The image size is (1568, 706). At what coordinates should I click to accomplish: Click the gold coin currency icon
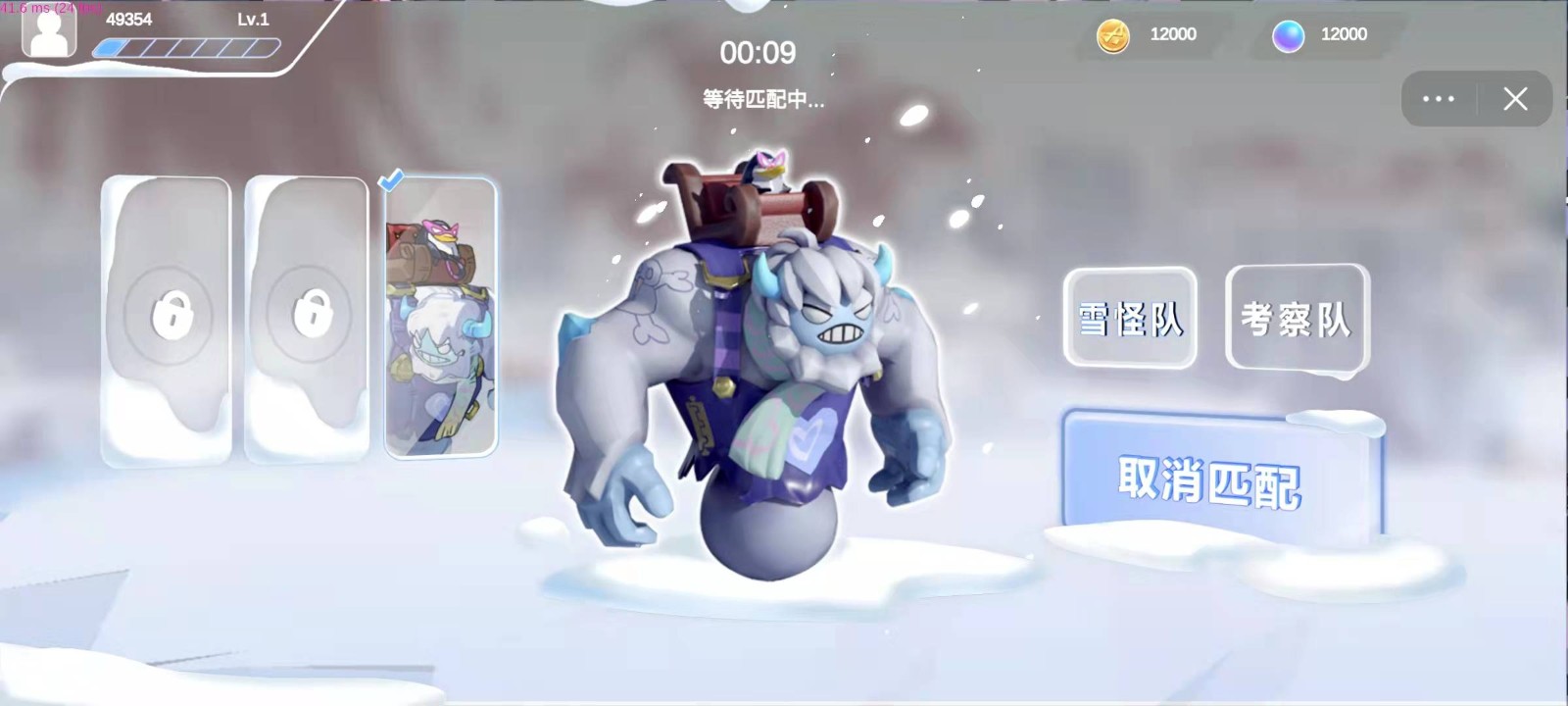pos(1112,33)
